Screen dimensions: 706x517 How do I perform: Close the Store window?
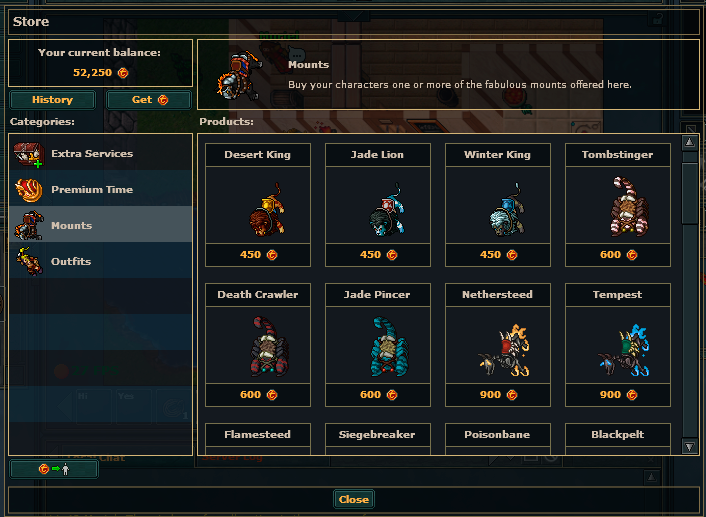click(353, 499)
